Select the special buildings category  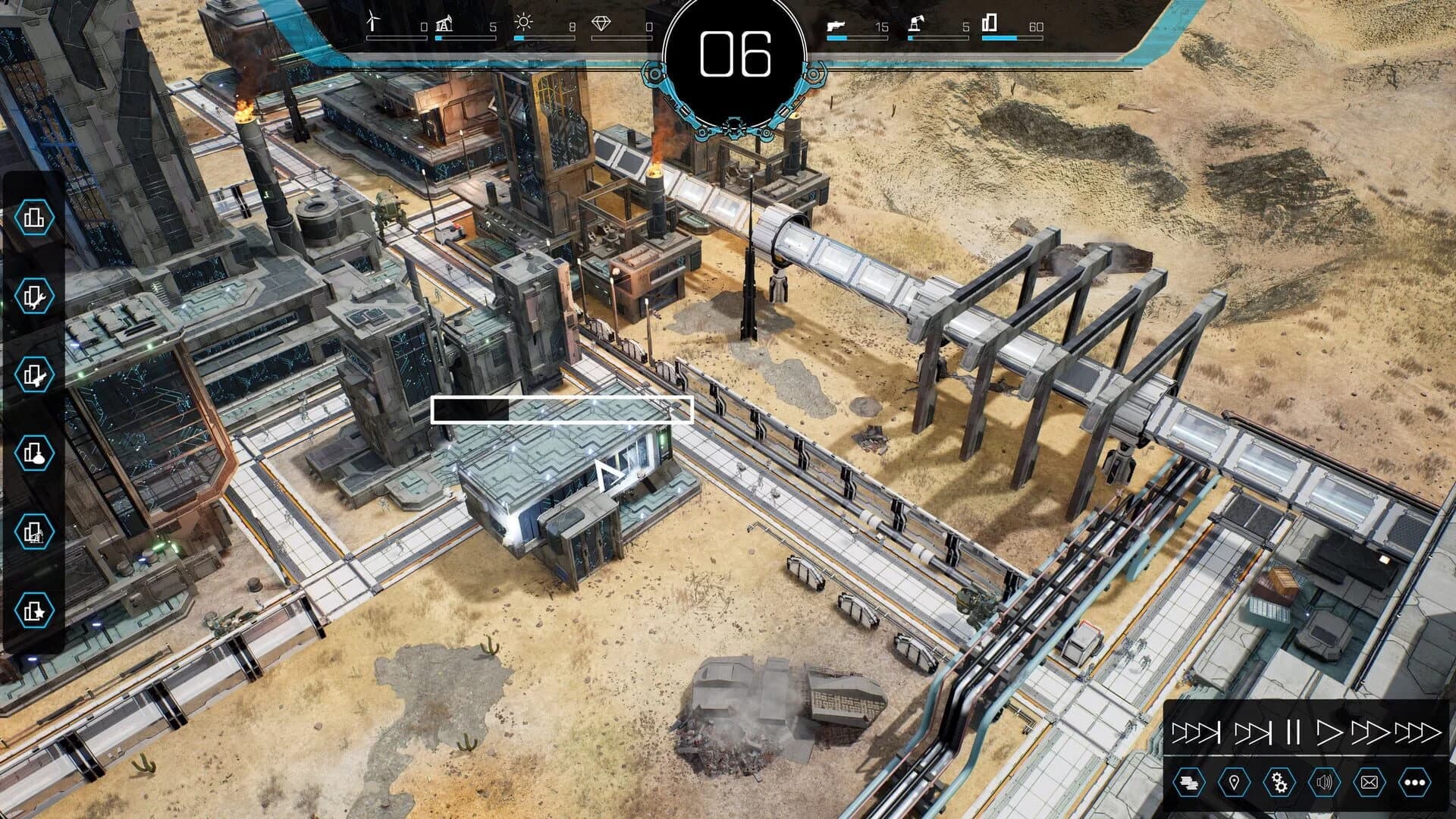[x=36, y=607]
